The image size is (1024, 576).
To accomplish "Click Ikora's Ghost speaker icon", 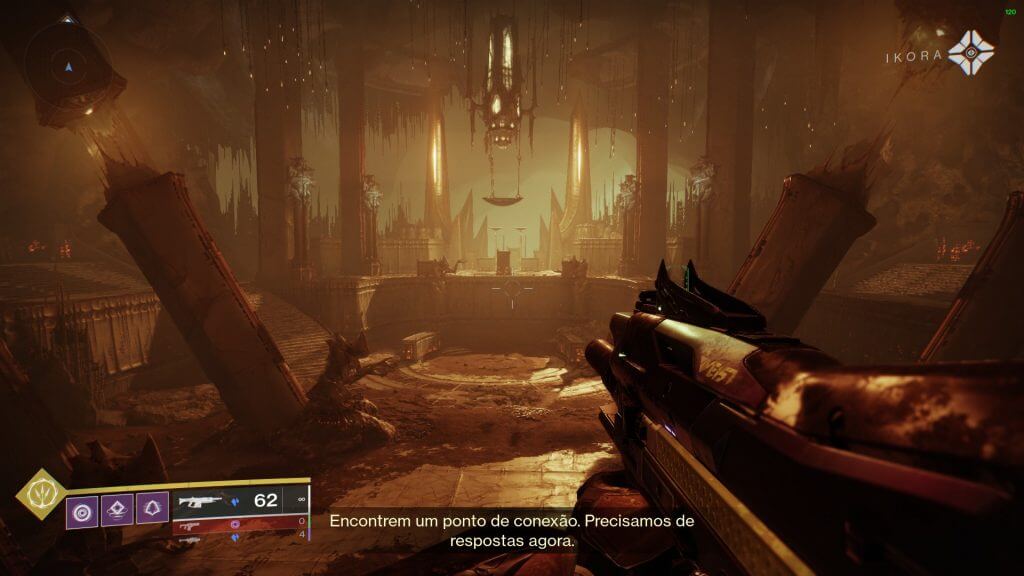I will point(970,53).
